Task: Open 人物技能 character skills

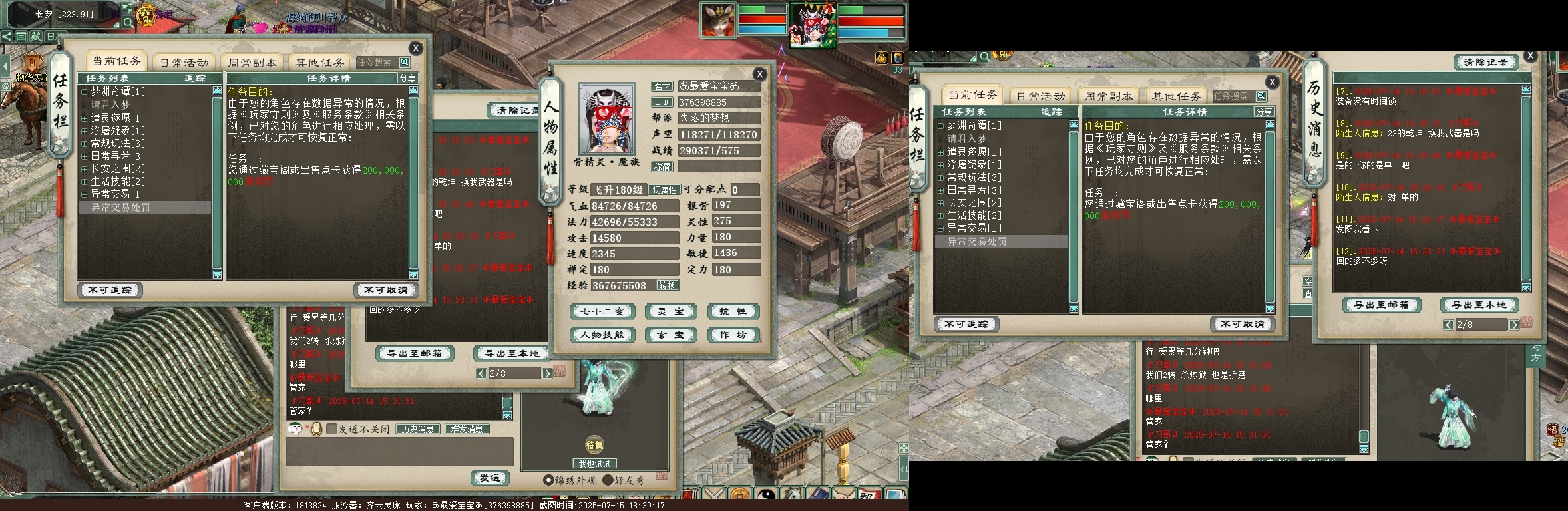Action: click(x=602, y=335)
